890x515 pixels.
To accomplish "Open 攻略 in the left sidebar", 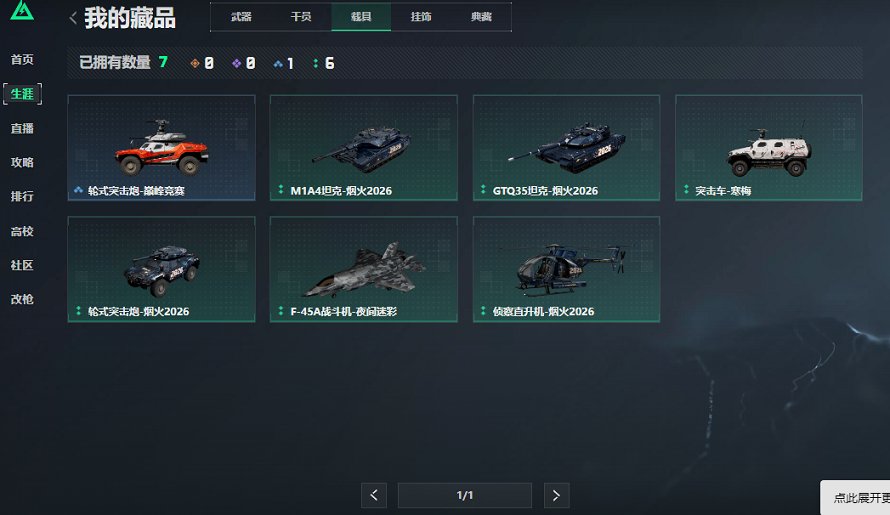I will [x=22, y=162].
